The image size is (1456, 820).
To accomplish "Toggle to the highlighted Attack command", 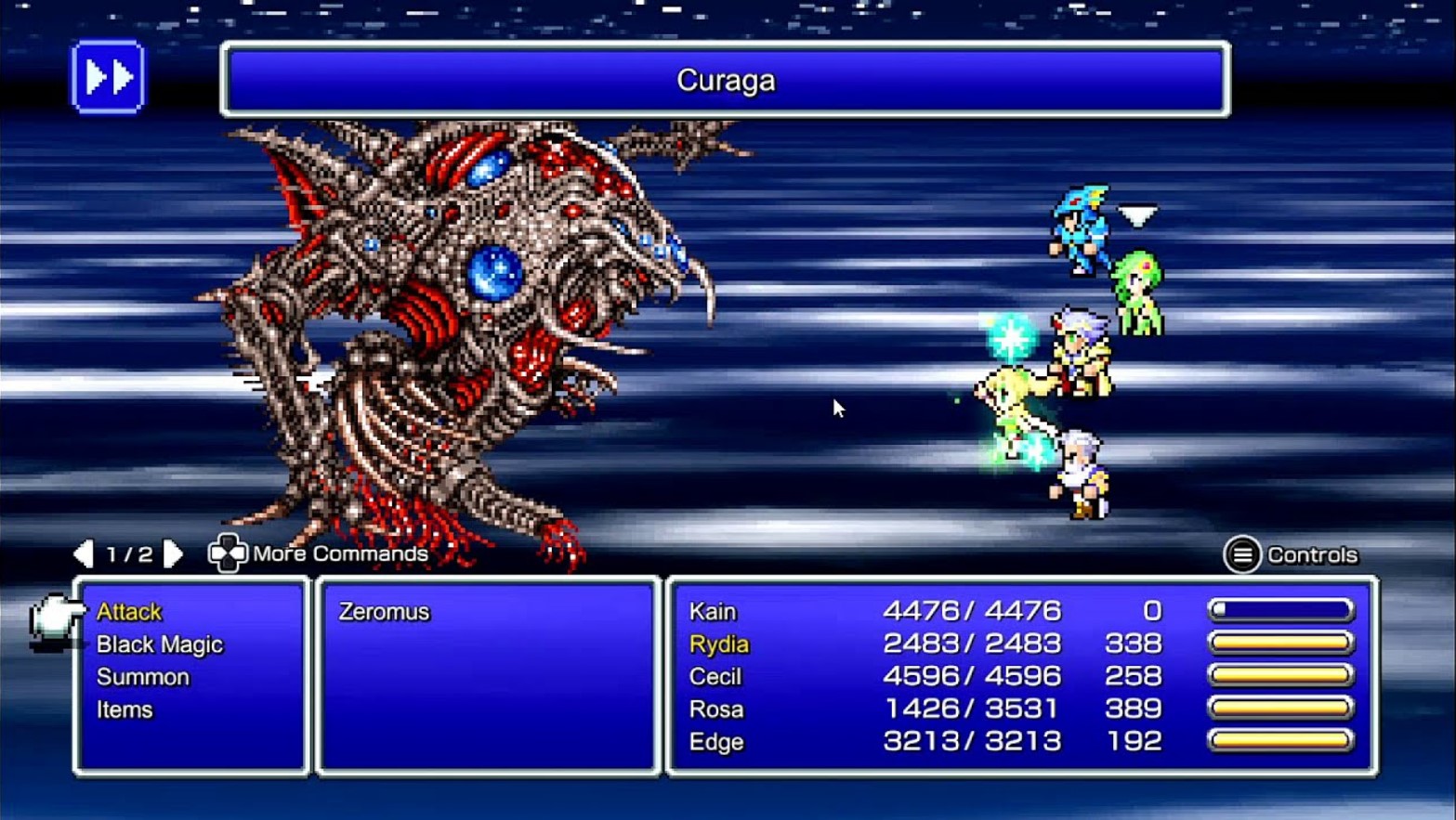I will (x=129, y=611).
